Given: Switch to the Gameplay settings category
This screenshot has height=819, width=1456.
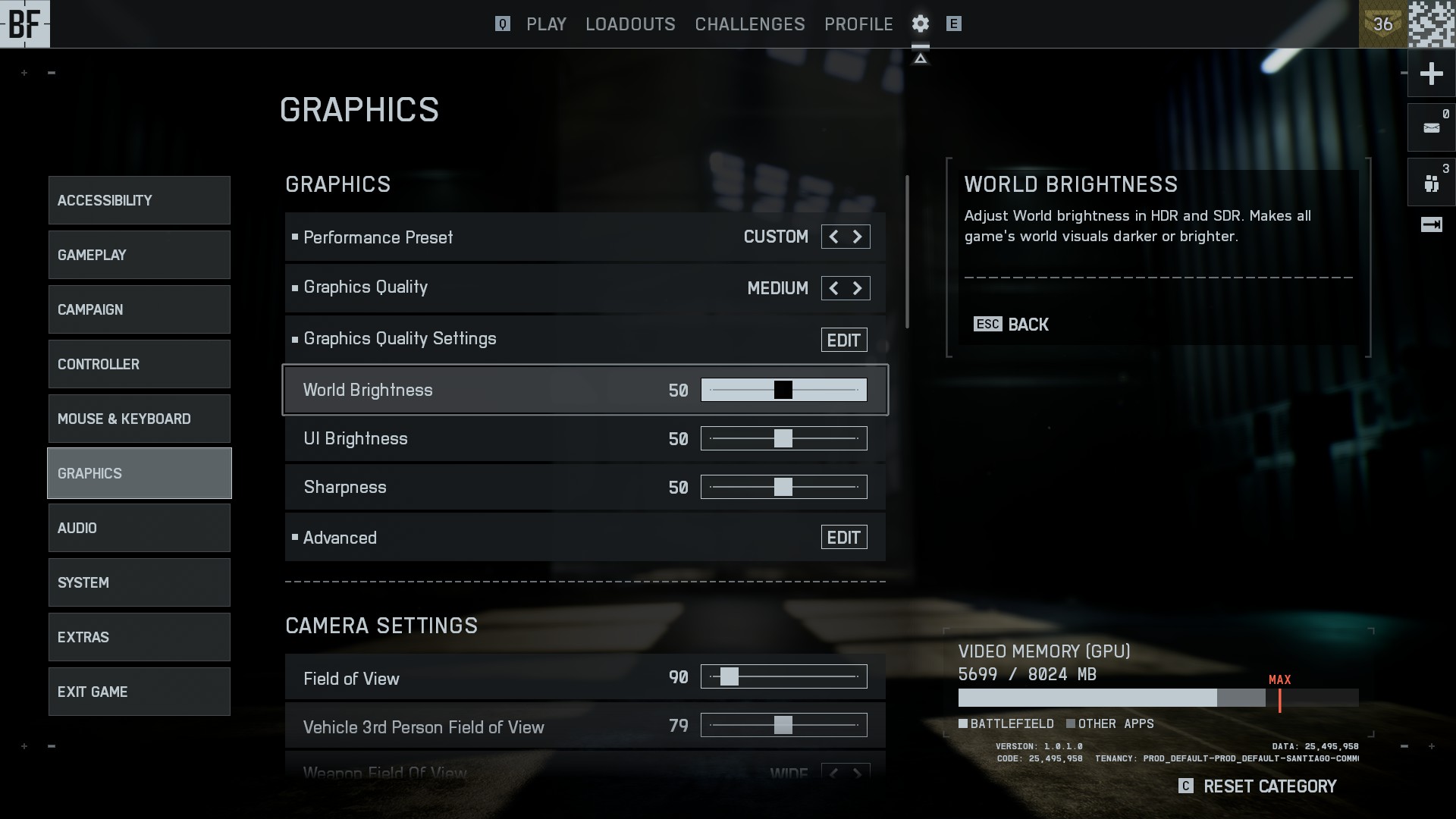Looking at the screenshot, I should pyautogui.click(x=140, y=255).
